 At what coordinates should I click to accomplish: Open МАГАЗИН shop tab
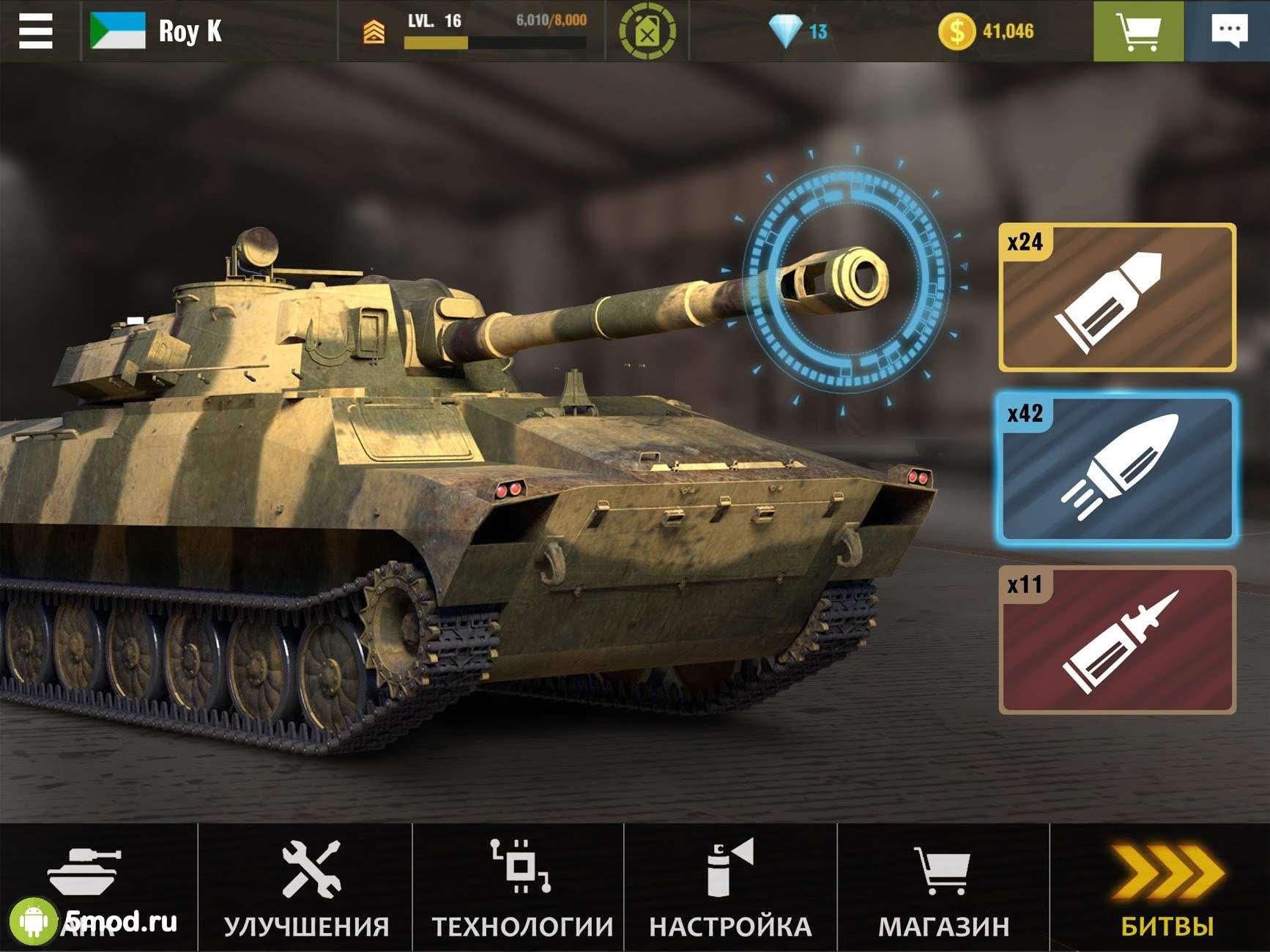[943, 887]
